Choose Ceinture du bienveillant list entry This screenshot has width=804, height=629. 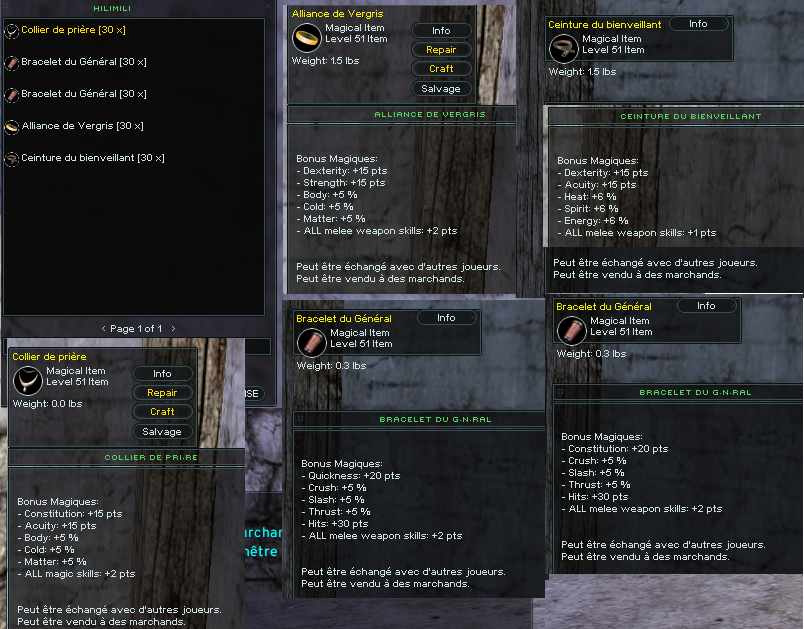click(x=92, y=158)
